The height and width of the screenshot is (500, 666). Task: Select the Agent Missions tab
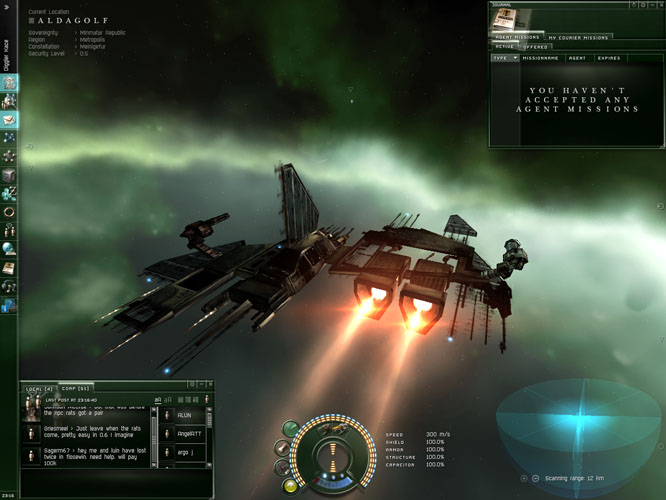(517, 37)
